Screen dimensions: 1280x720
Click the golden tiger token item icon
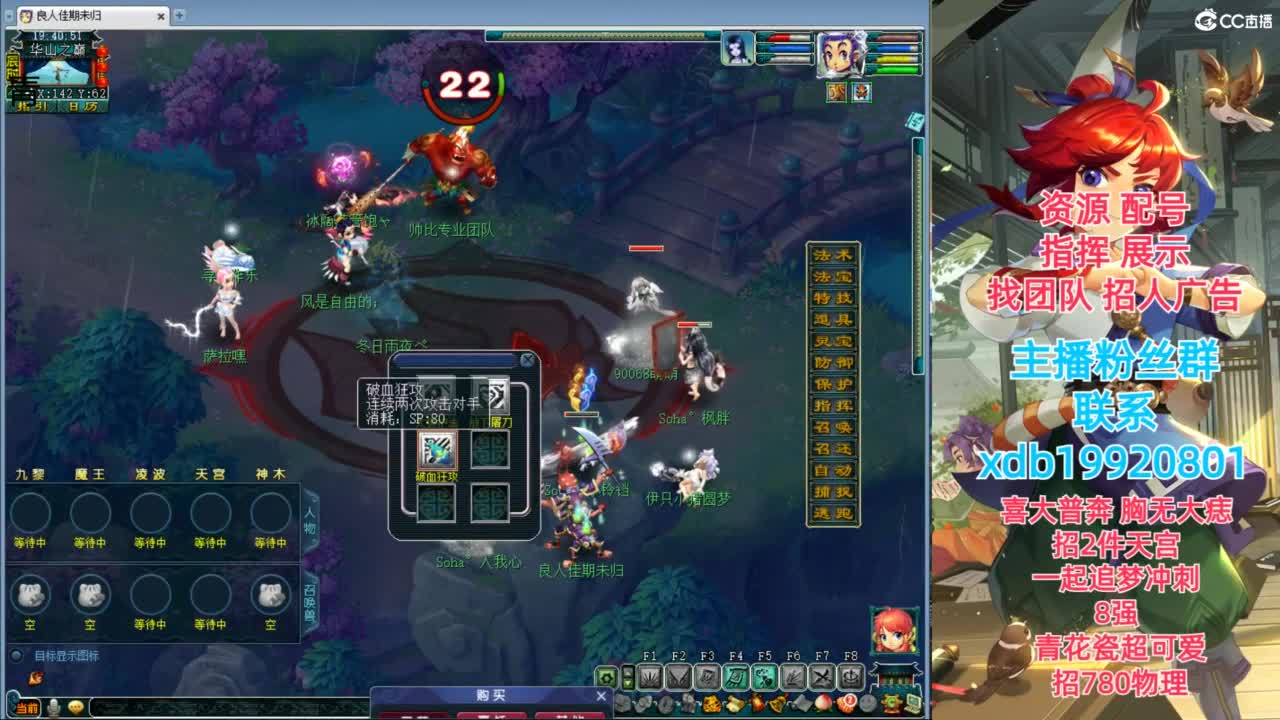point(712,702)
